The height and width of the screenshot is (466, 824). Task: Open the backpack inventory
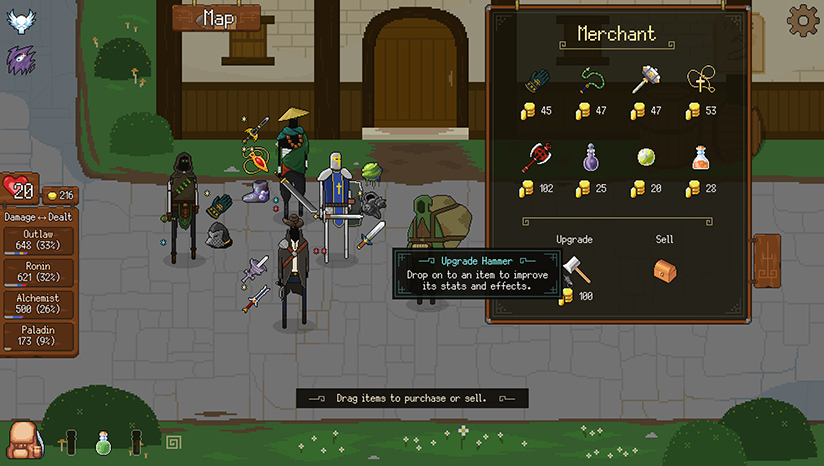point(22,438)
